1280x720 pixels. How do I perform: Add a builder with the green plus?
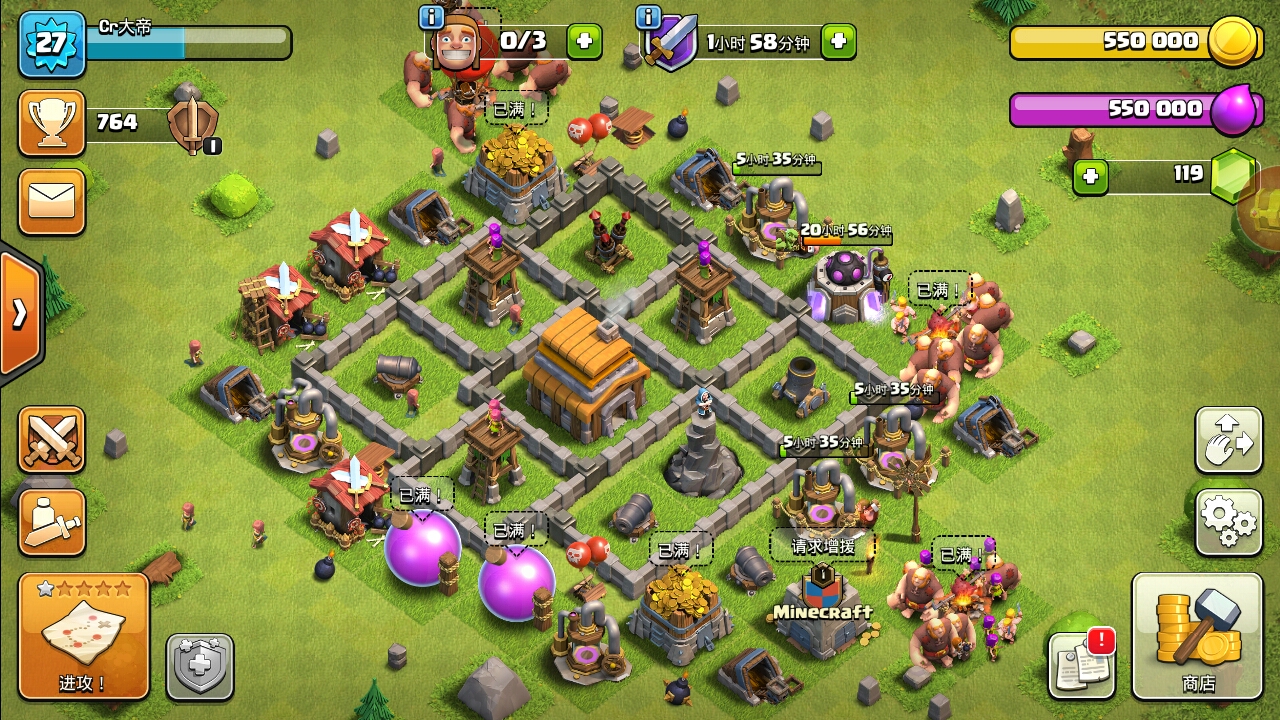point(584,41)
